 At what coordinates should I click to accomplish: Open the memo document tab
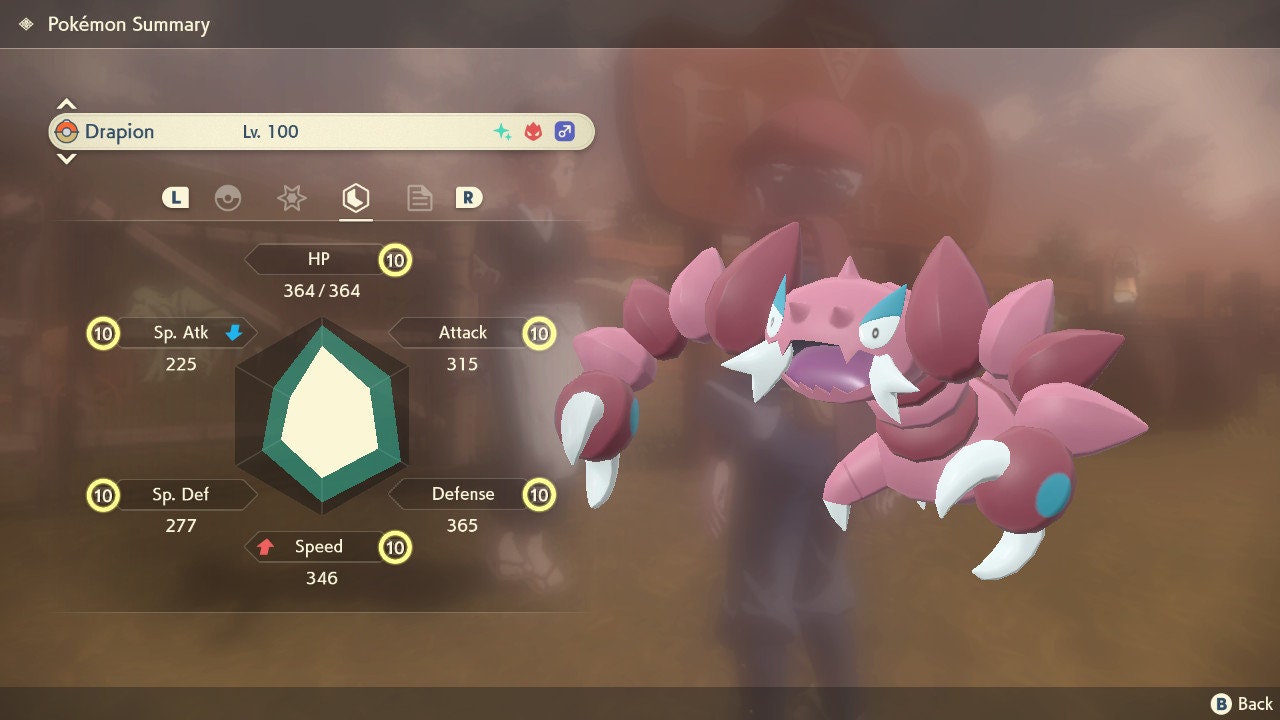419,198
